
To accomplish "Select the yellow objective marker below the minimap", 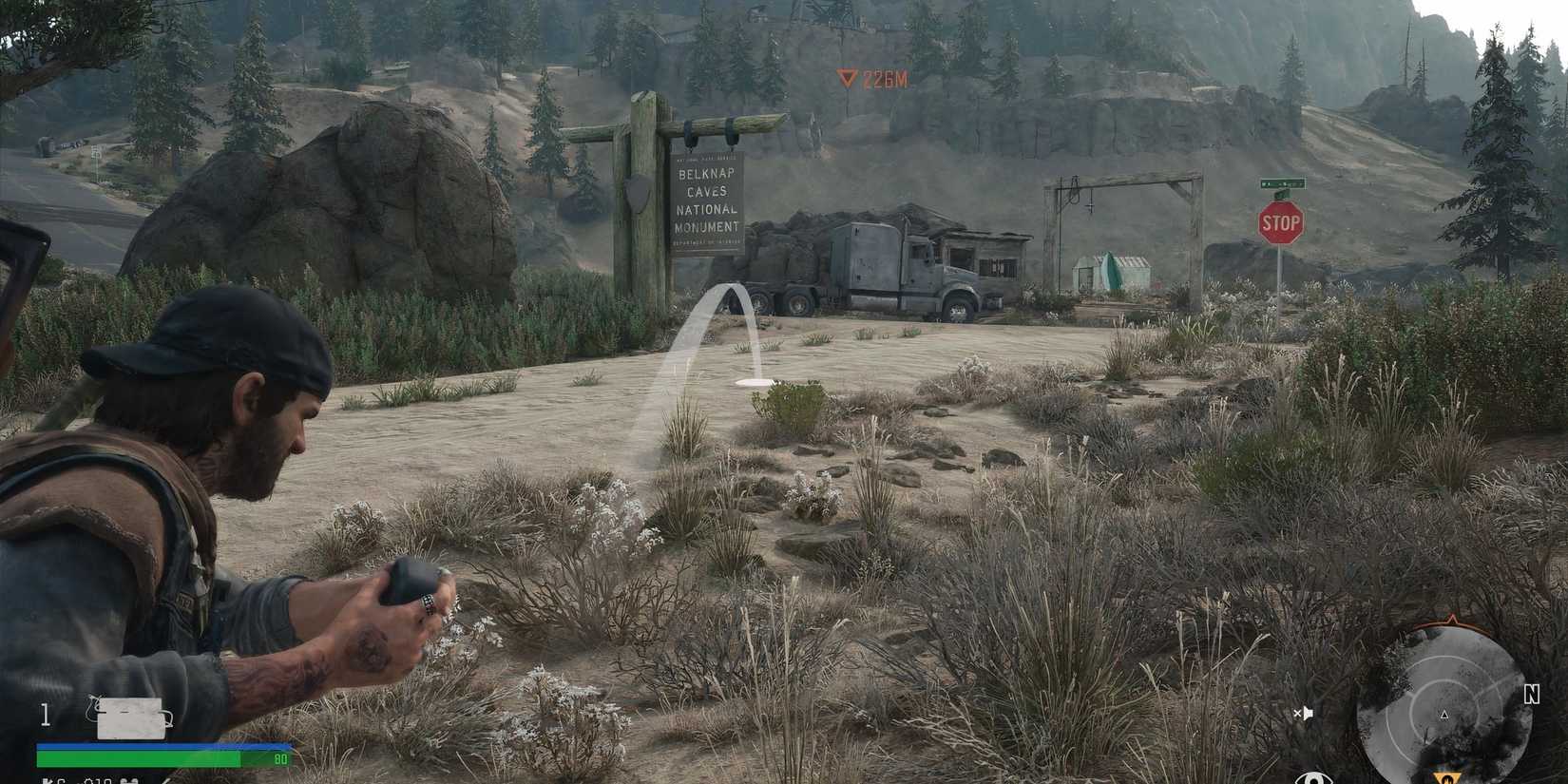I will tap(1448, 778).
